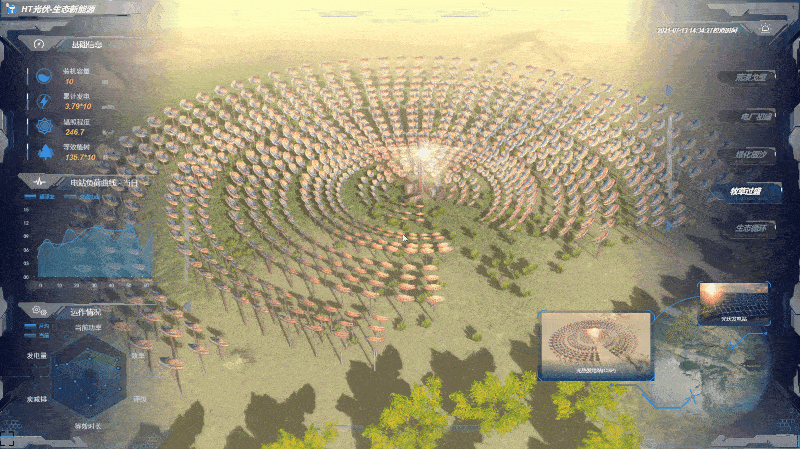This screenshot has height=449, width=800.
Task: Select the lightning bolt power generation icon
Action: coord(45,101)
